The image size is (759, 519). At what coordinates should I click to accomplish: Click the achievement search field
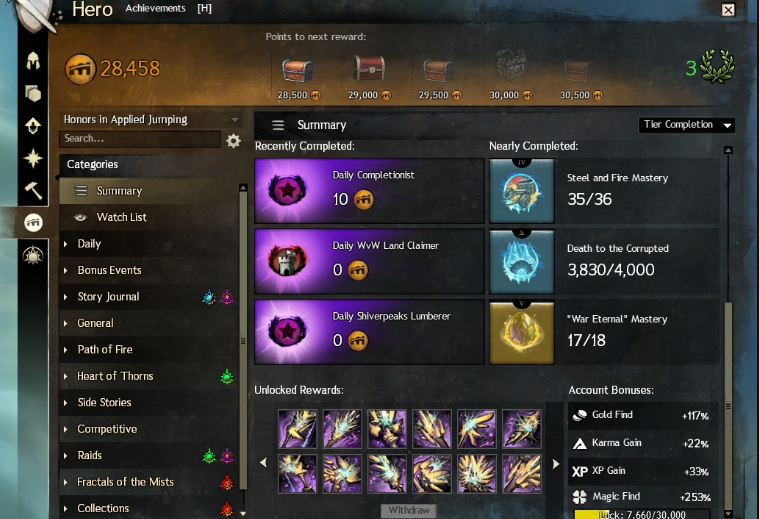click(140, 139)
